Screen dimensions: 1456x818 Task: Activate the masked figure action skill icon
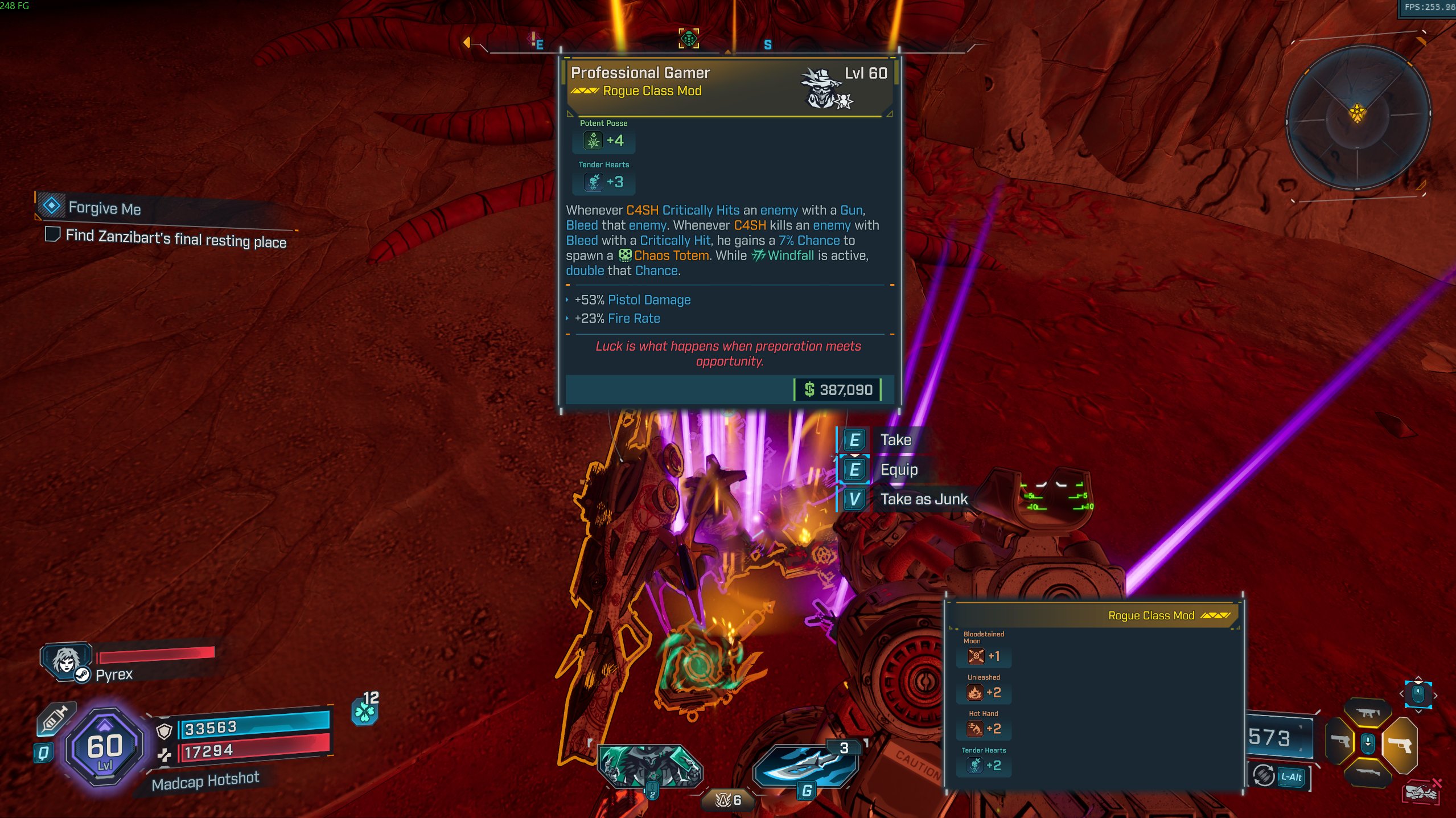click(649, 766)
